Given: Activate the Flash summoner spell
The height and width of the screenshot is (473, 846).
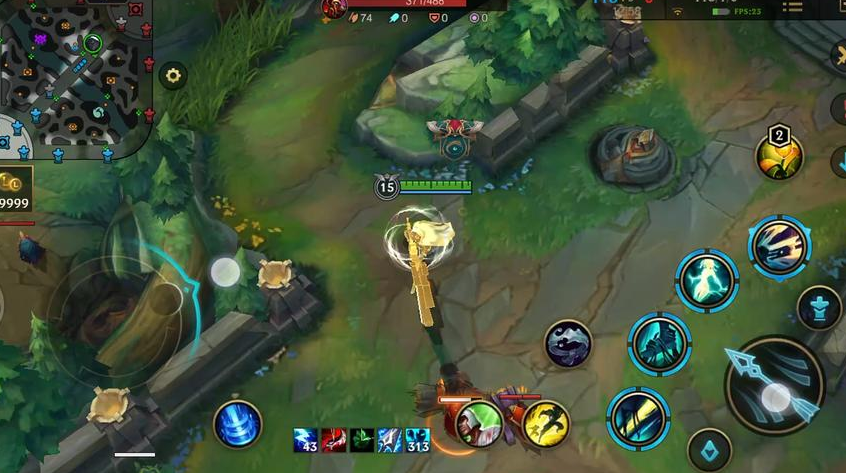Looking at the screenshot, I should 545,423.
